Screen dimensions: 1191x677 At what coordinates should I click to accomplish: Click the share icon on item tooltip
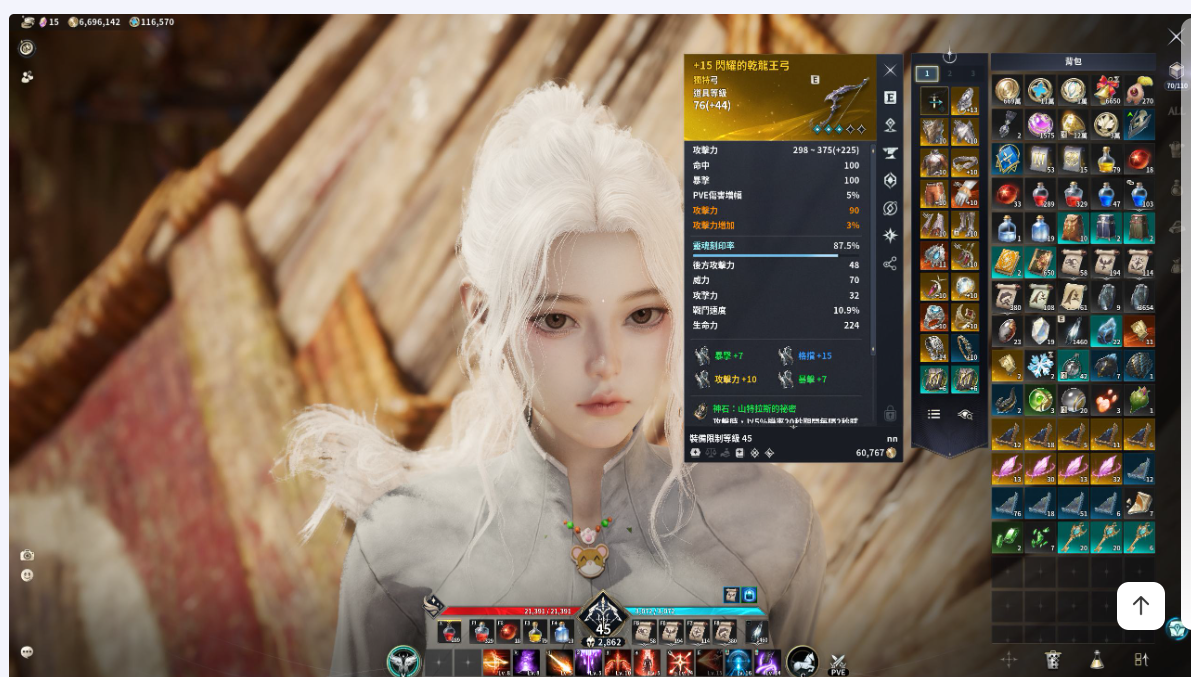890,264
